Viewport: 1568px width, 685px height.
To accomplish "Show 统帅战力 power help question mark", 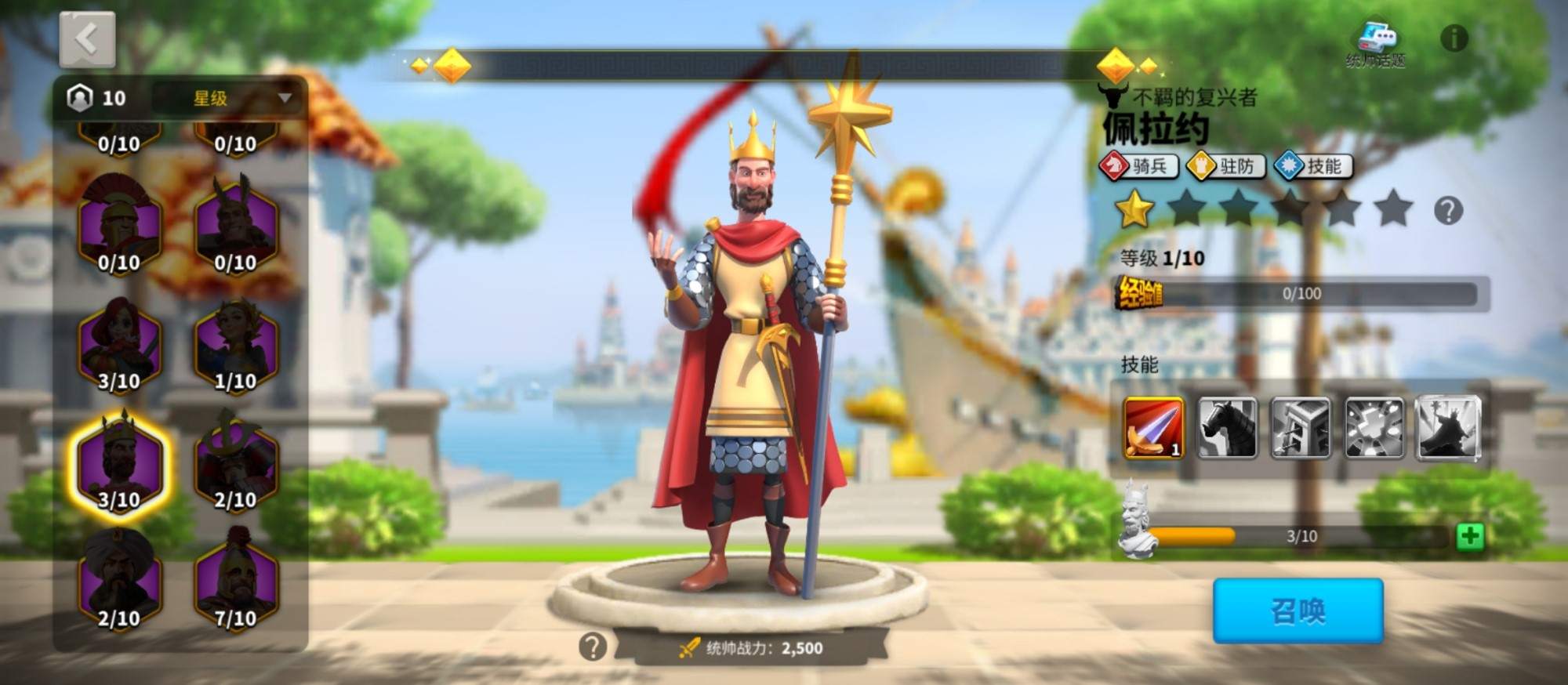I will pyautogui.click(x=593, y=647).
